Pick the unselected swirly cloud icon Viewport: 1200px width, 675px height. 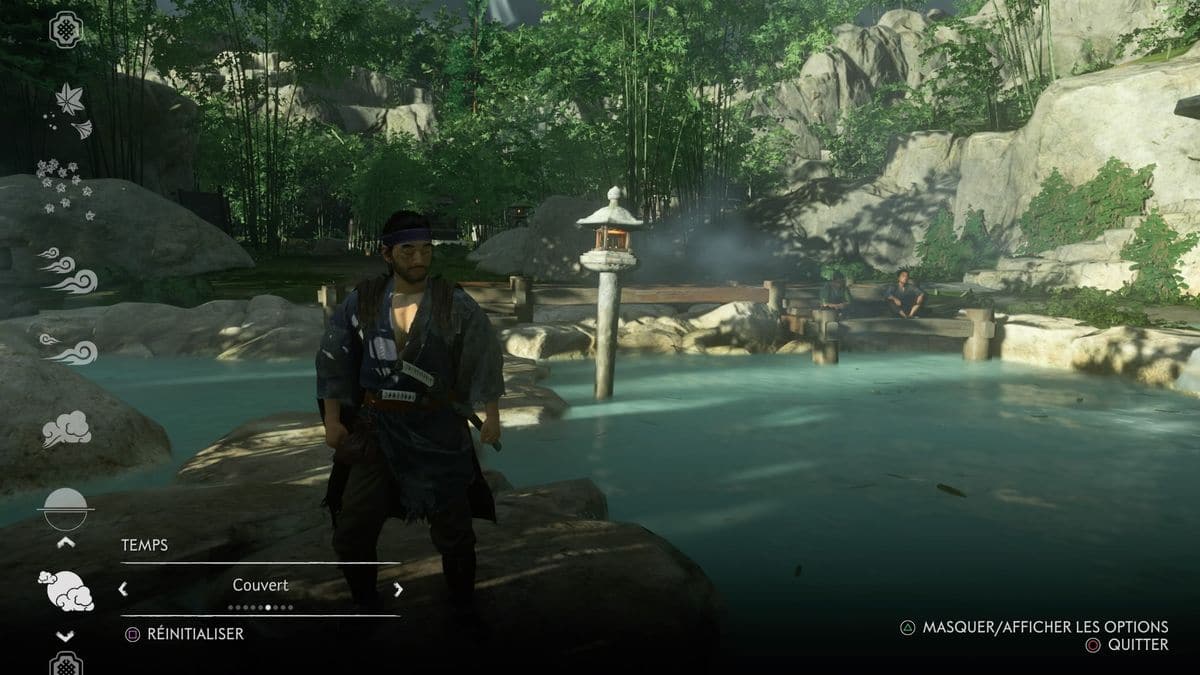66,429
